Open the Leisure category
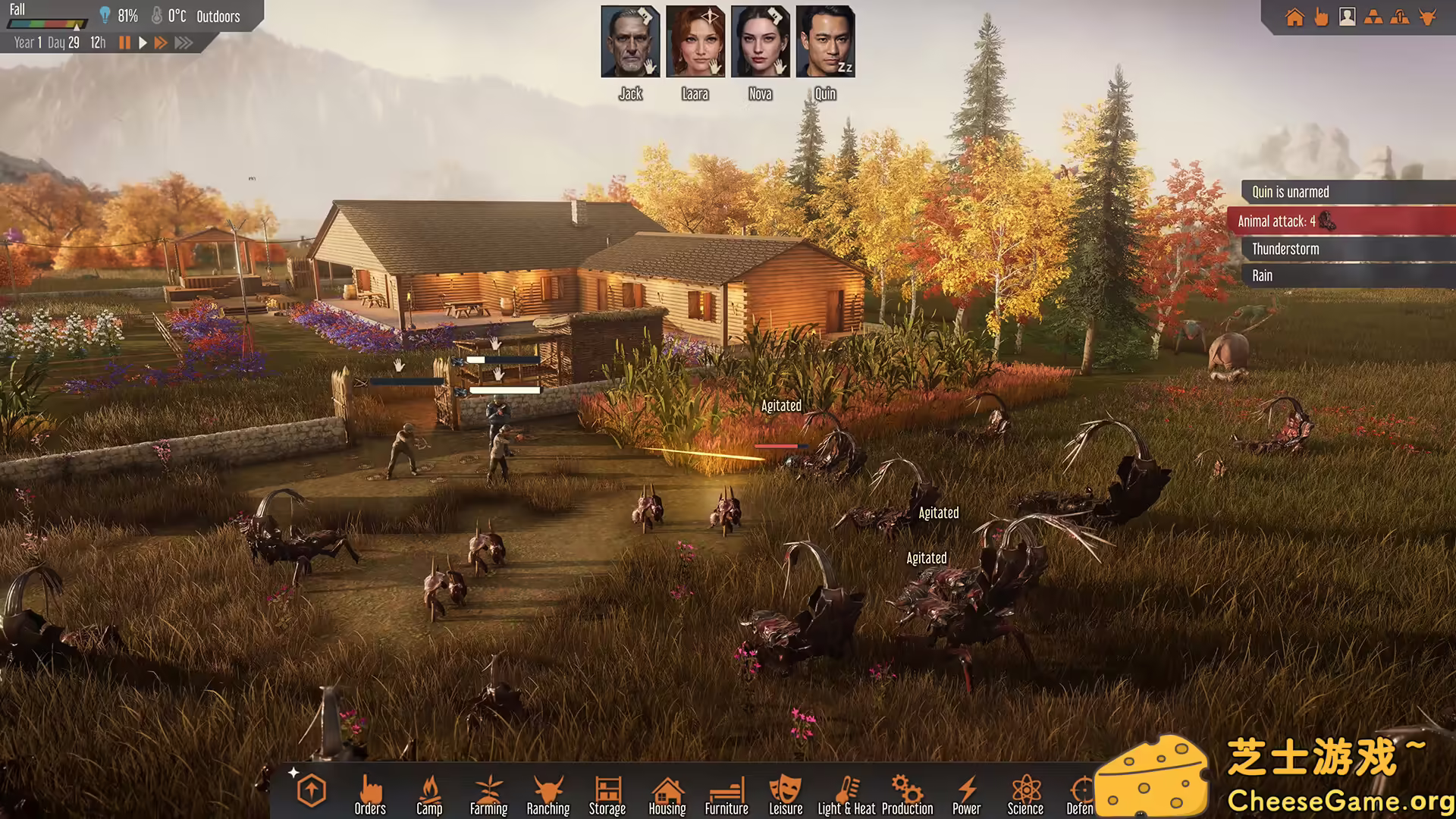Image resolution: width=1456 pixels, height=819 pixels. click(x=786, y=794)
